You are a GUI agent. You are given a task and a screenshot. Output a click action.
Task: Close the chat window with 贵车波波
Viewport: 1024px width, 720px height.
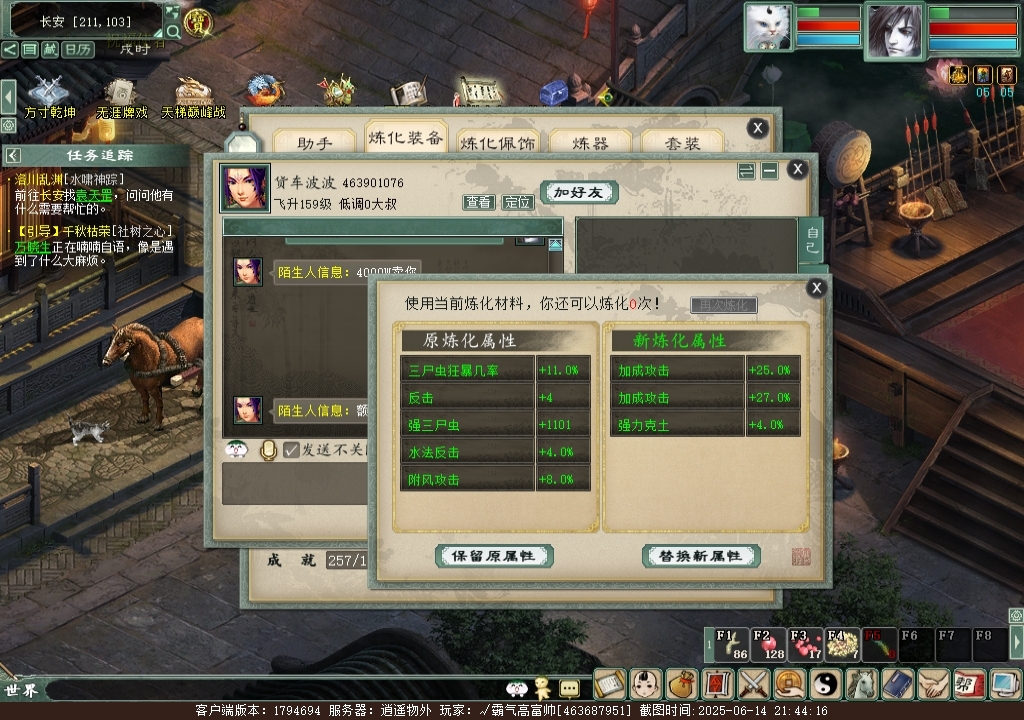pos(797,169)
